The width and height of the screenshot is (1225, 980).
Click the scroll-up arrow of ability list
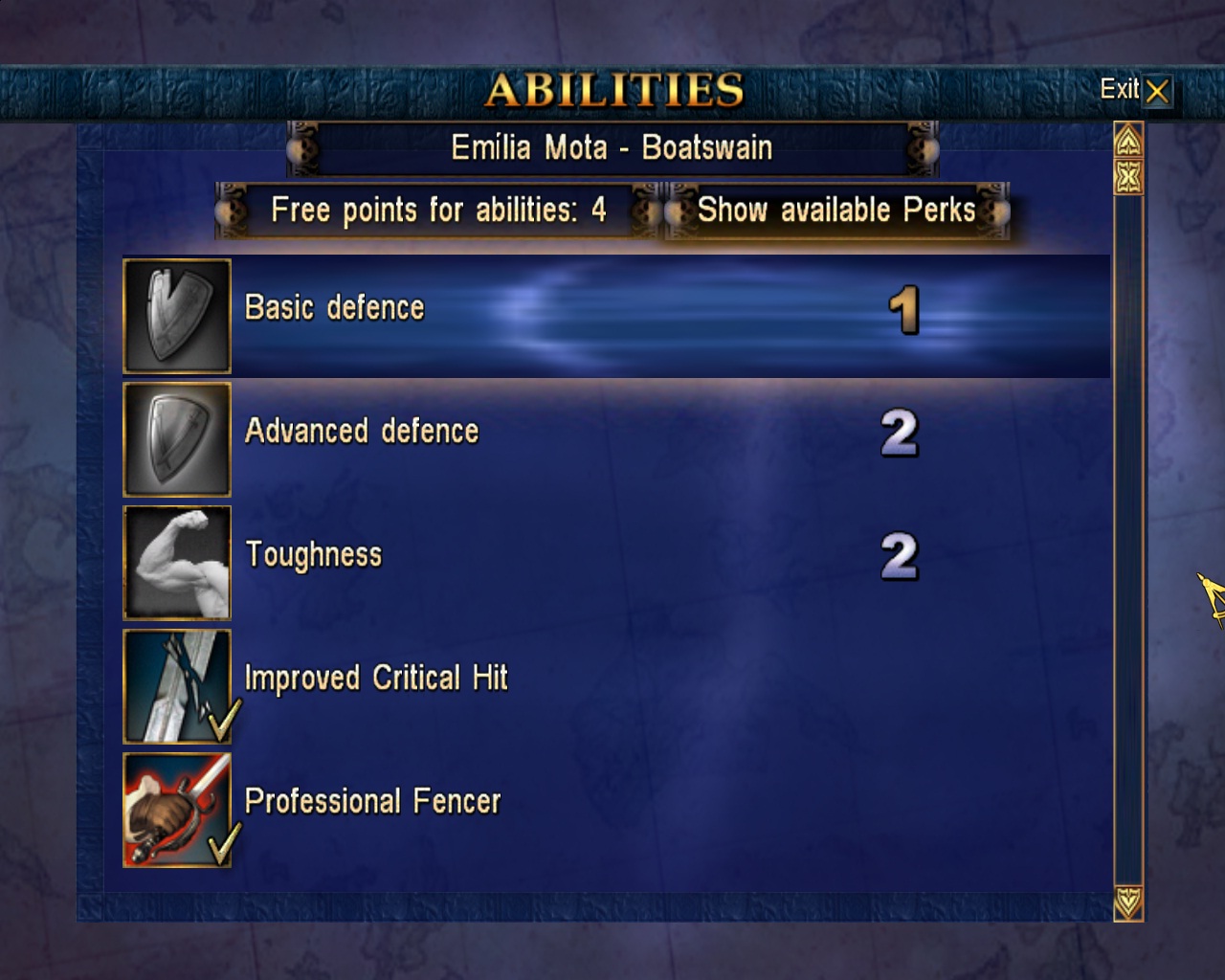(x=1128, y=142)
